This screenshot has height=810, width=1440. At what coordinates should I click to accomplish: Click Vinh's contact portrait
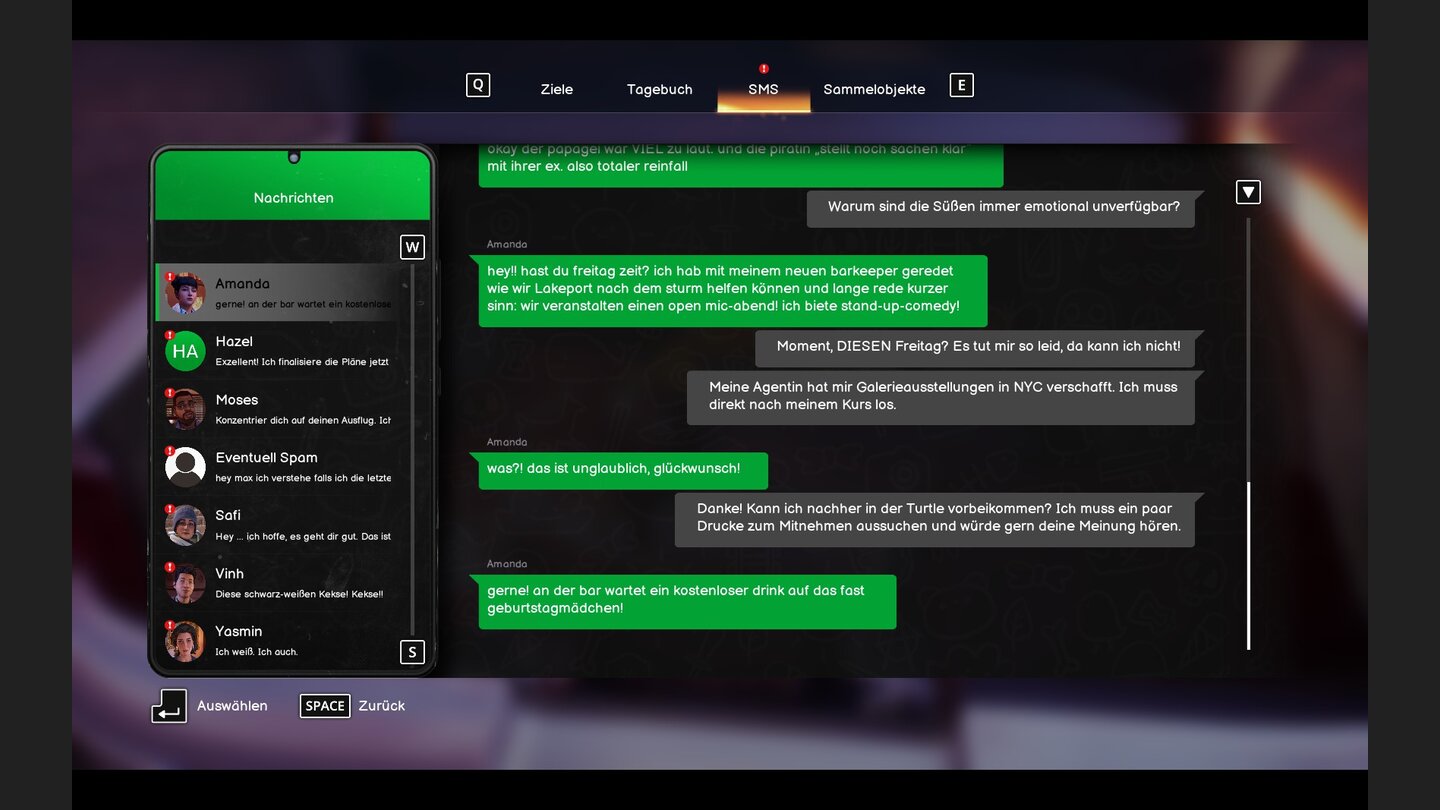click(185, 583)
